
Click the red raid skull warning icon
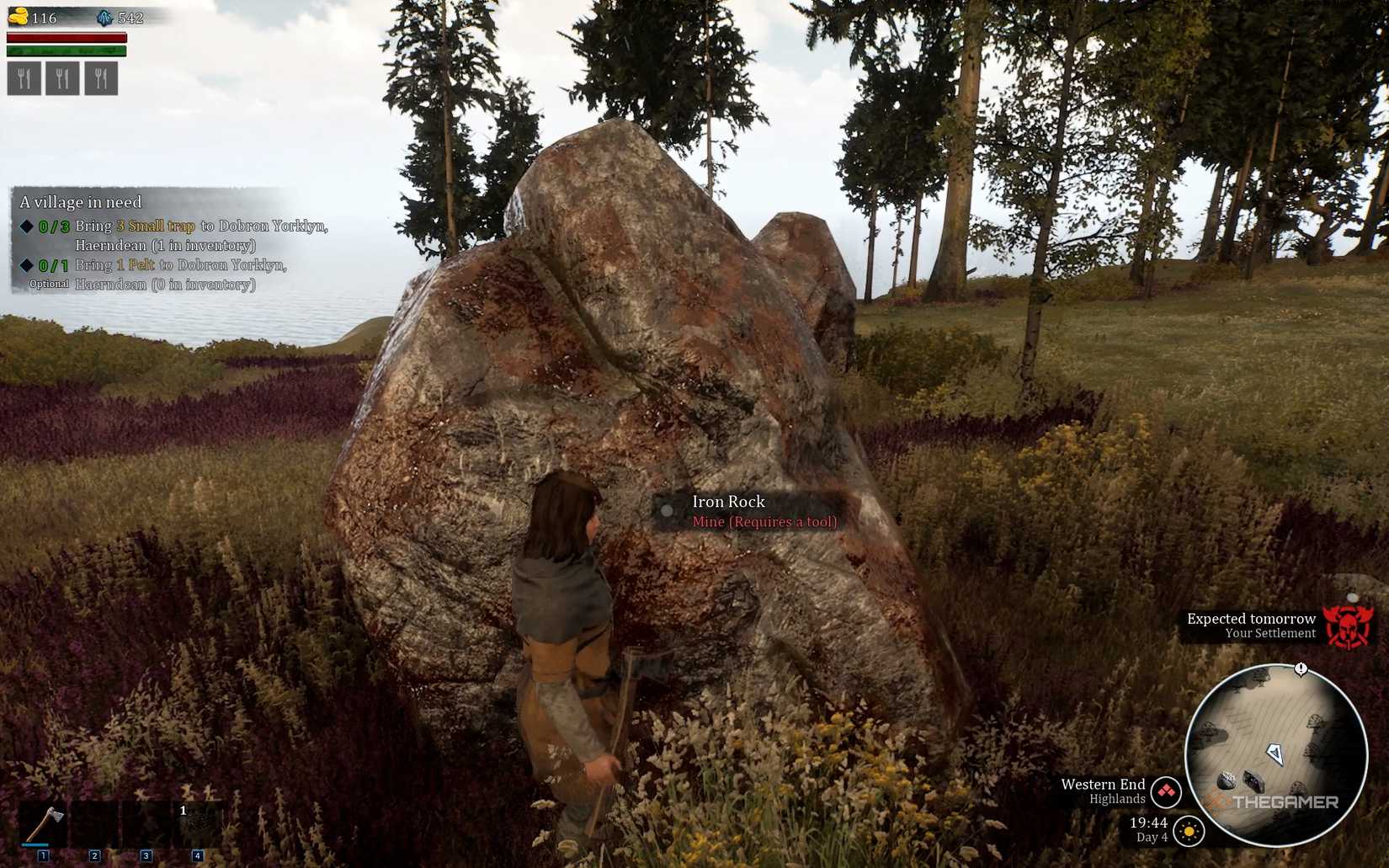click(1348, 628)
